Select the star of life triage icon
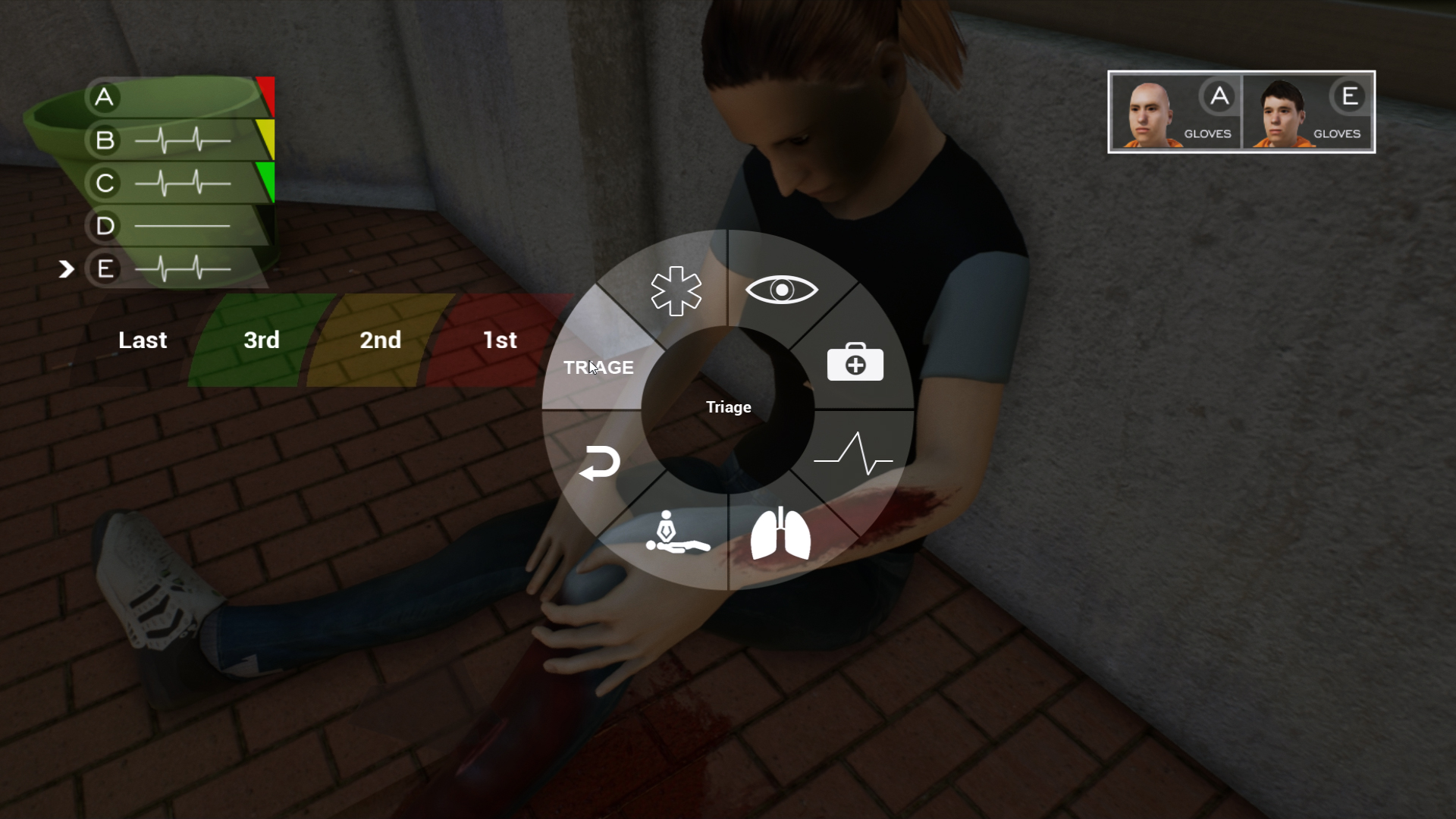This screenshot has width=1456, height=819. click(676, 292)
